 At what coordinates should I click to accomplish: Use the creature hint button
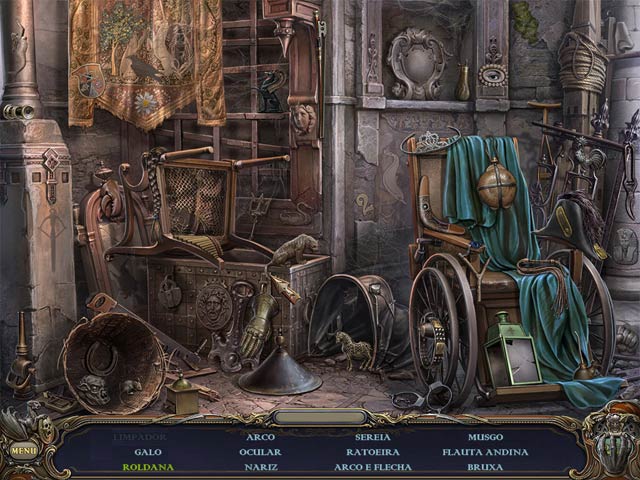612,442
